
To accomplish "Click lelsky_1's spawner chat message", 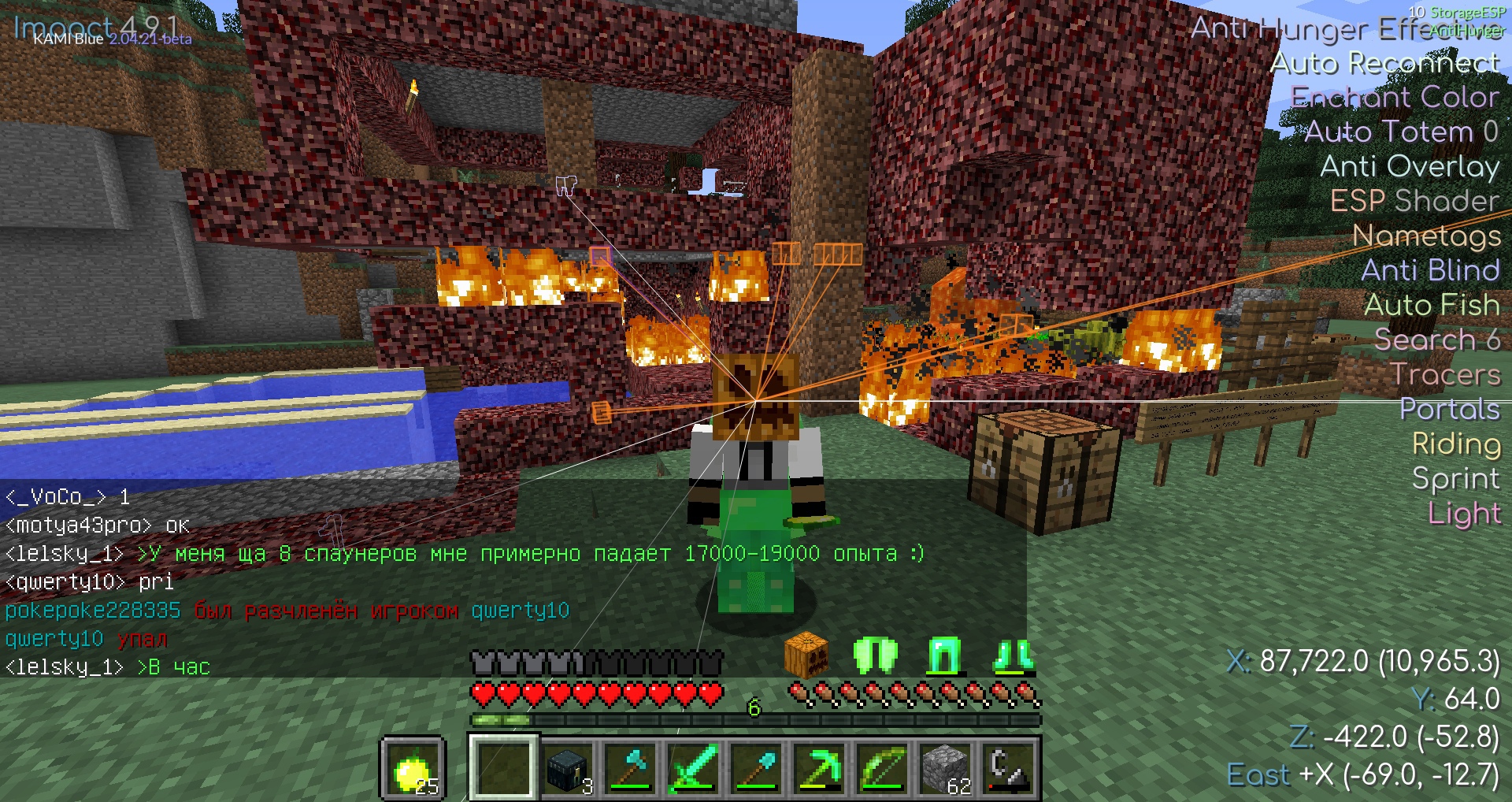I will pos(516,554).
